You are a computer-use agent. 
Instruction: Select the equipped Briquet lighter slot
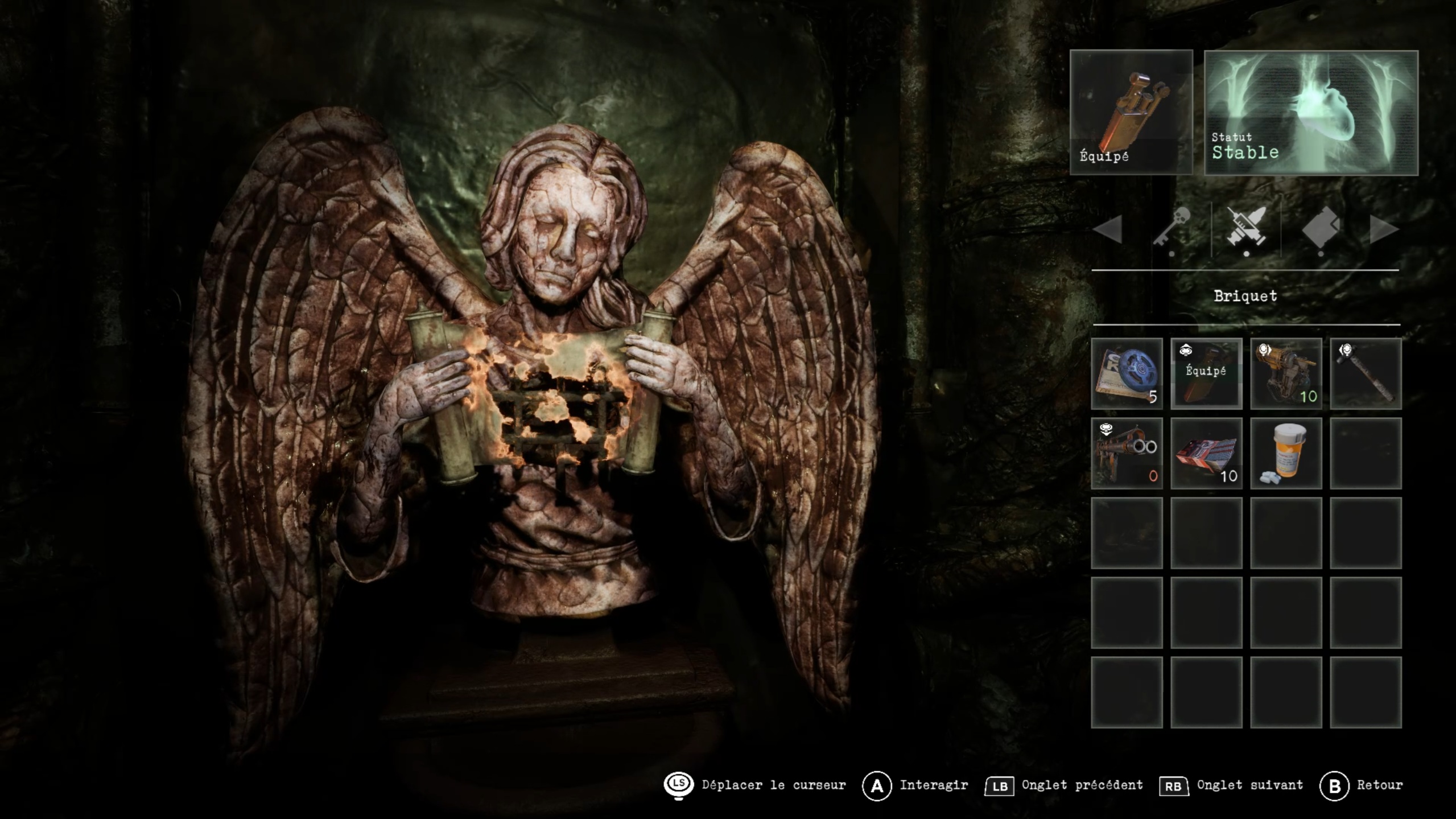1206,373
